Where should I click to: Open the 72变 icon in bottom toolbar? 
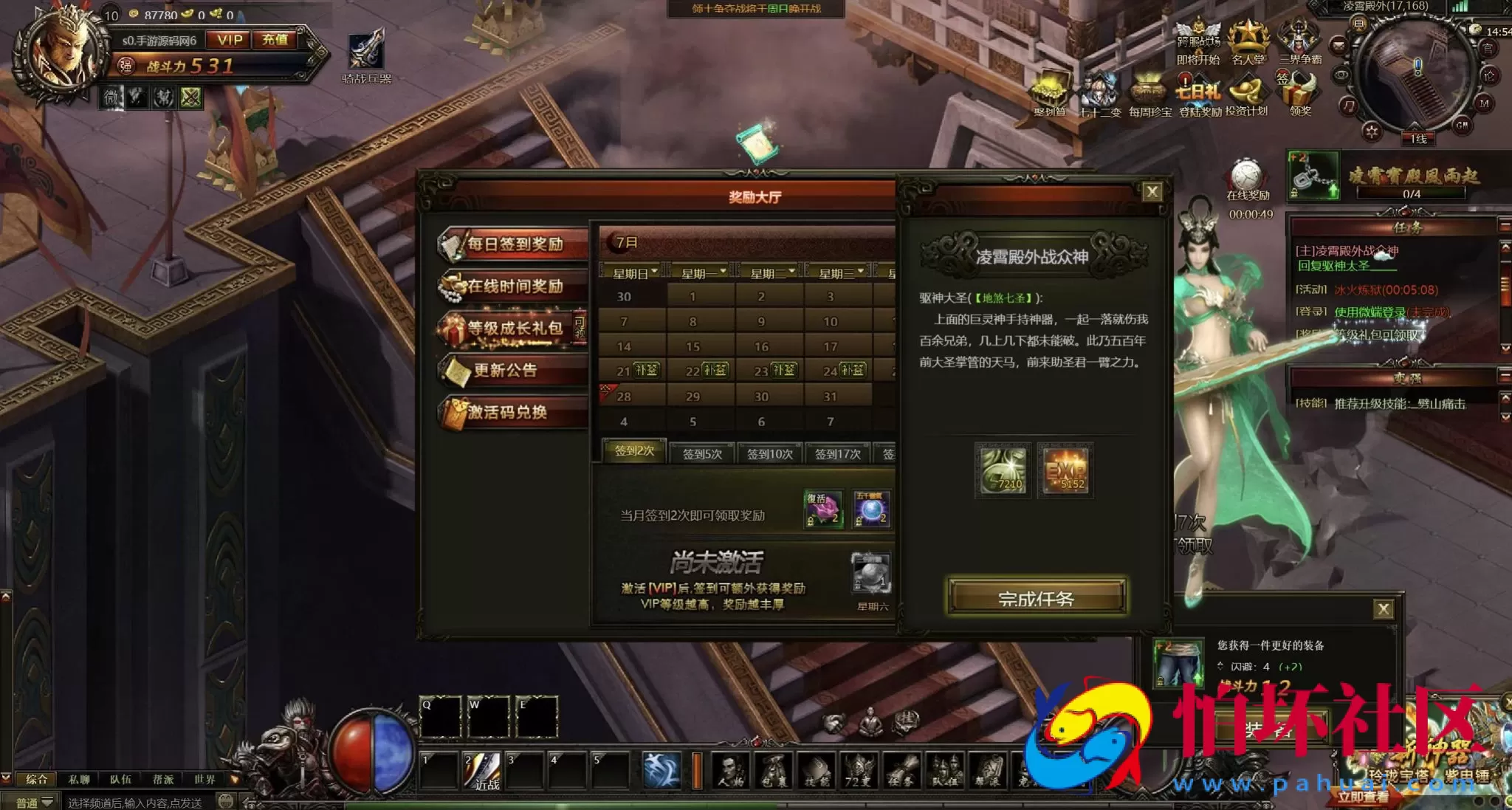click(x=859, y=771)
